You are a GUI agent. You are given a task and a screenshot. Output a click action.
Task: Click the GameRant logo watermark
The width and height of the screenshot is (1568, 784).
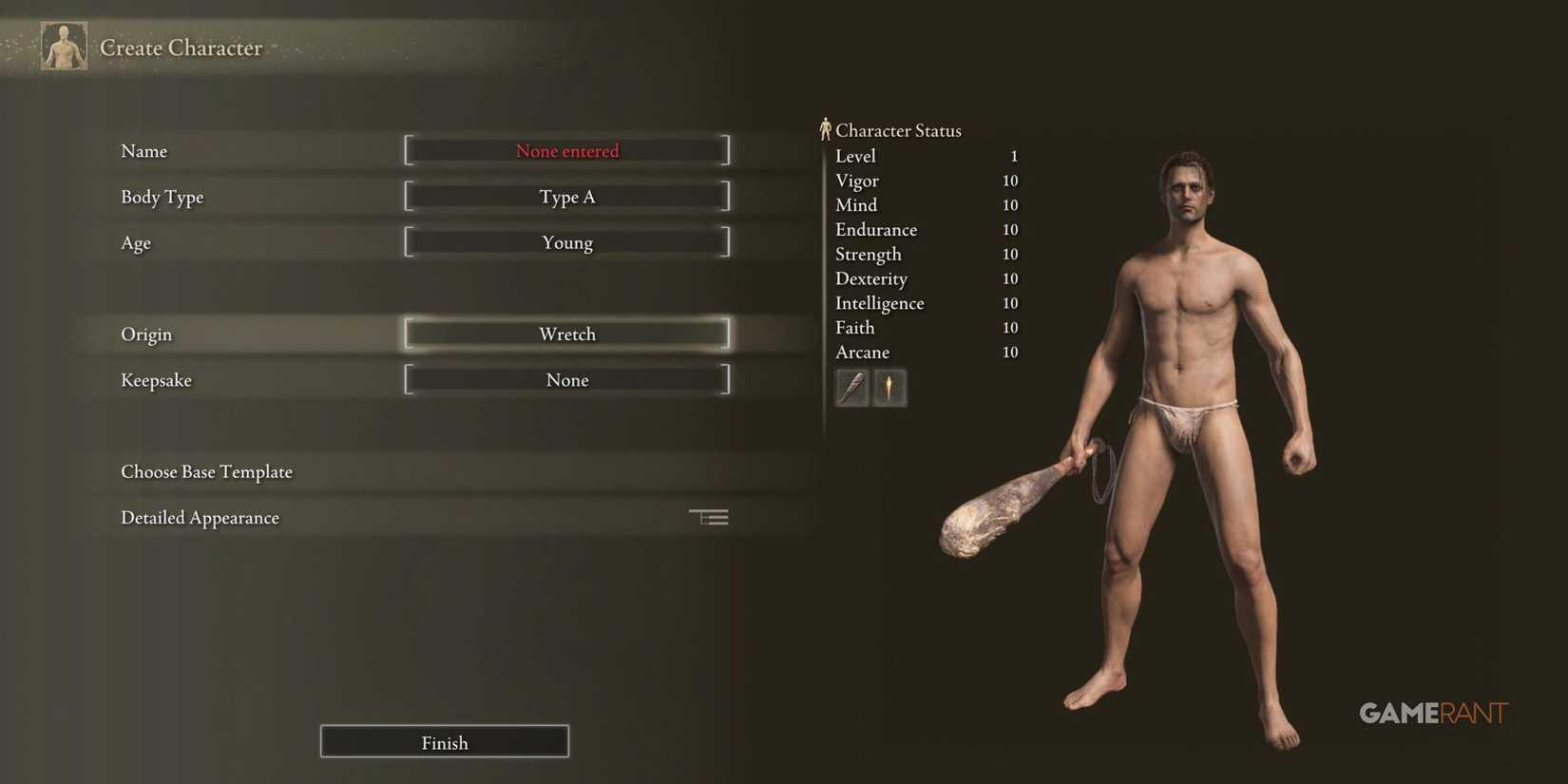1433,713
